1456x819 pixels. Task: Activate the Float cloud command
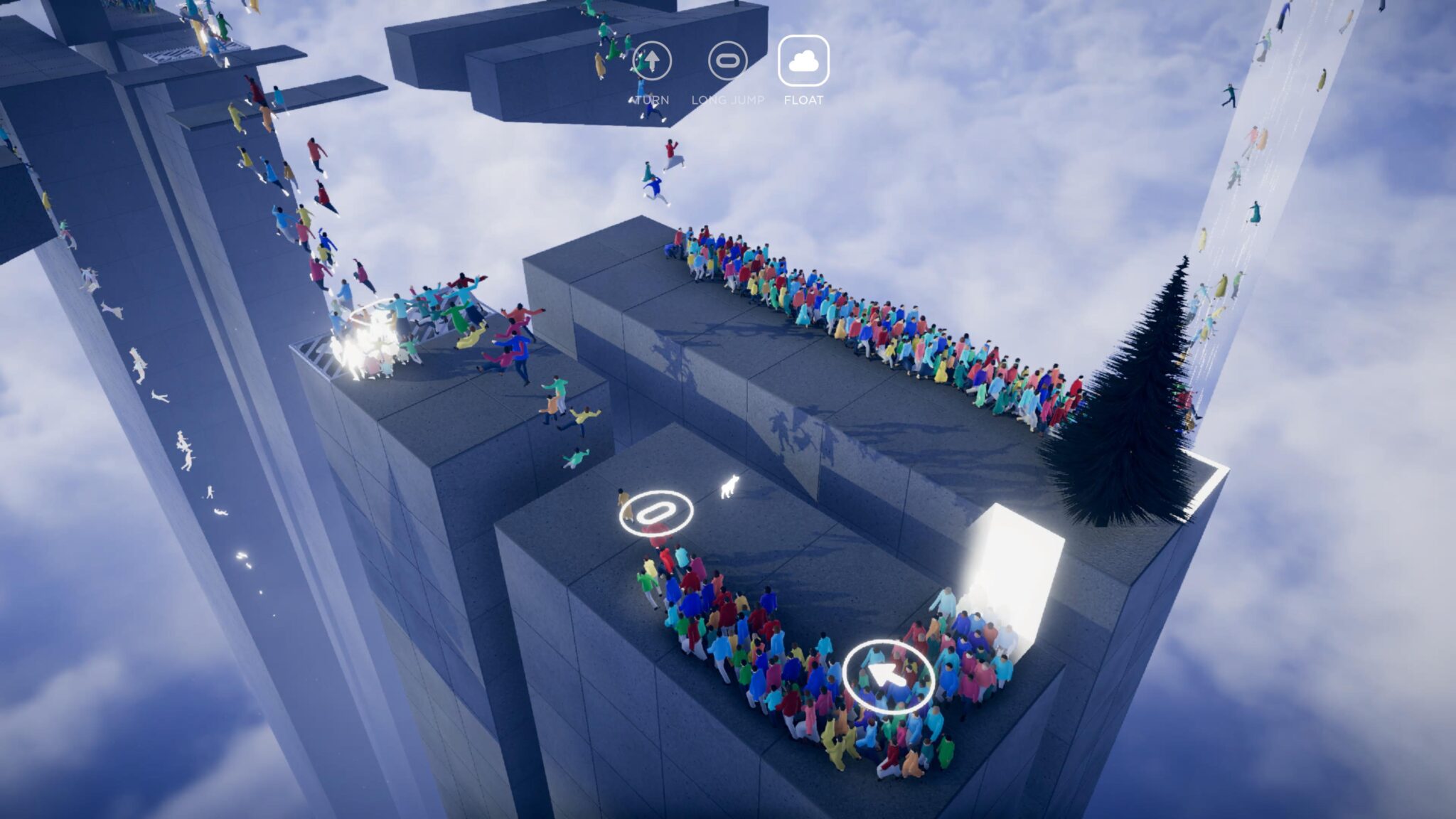803,61
